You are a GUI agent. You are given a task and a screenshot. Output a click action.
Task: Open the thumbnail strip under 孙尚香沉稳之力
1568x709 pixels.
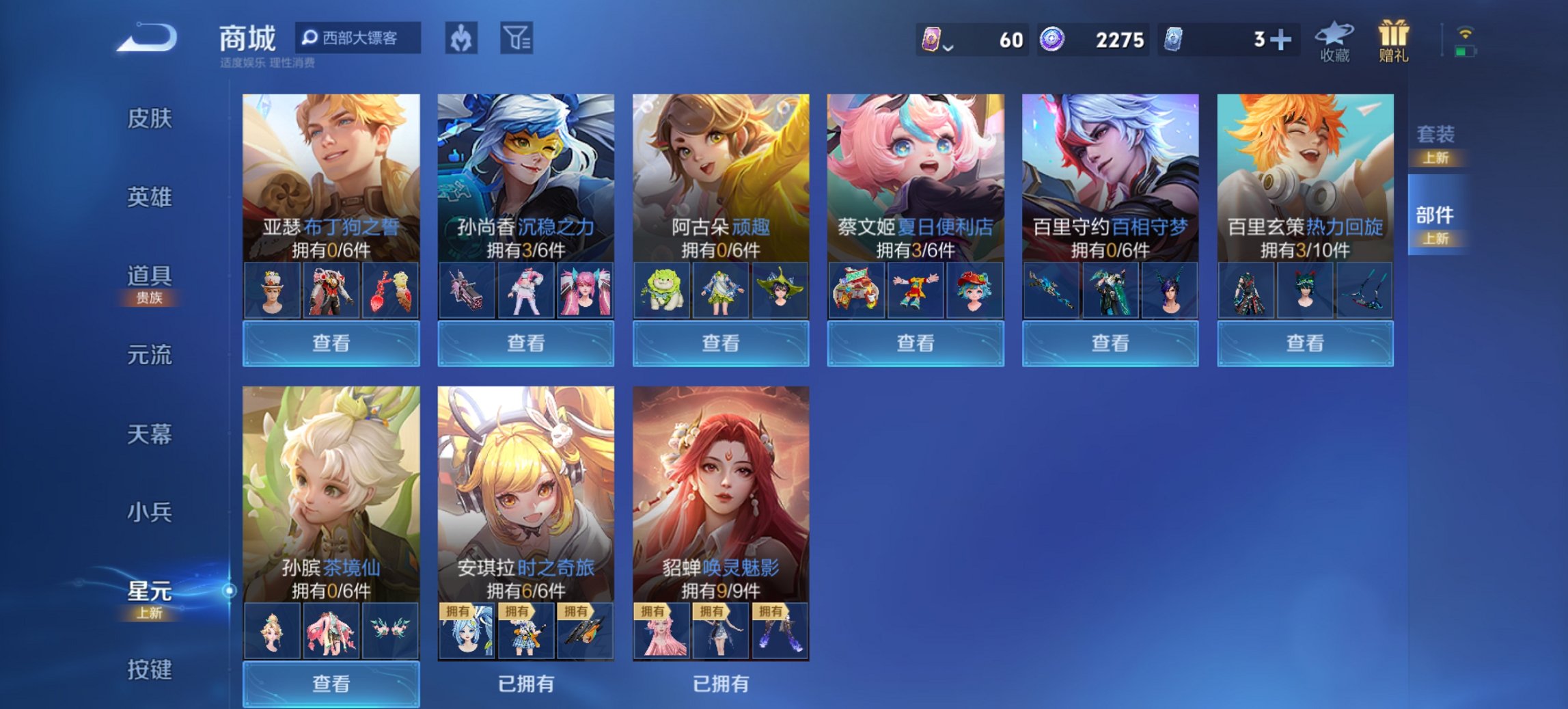pyautogui.click(x=525, y=290)
